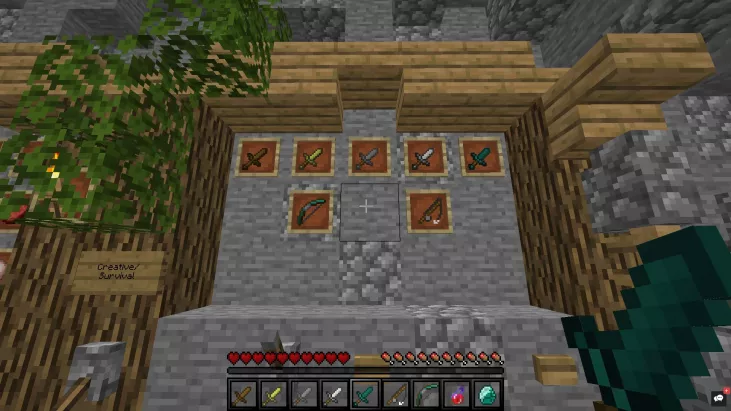This screenshot has height=411, width=731.
Task: Open the chat bubble overlay icon
Action: click(719, 398)
